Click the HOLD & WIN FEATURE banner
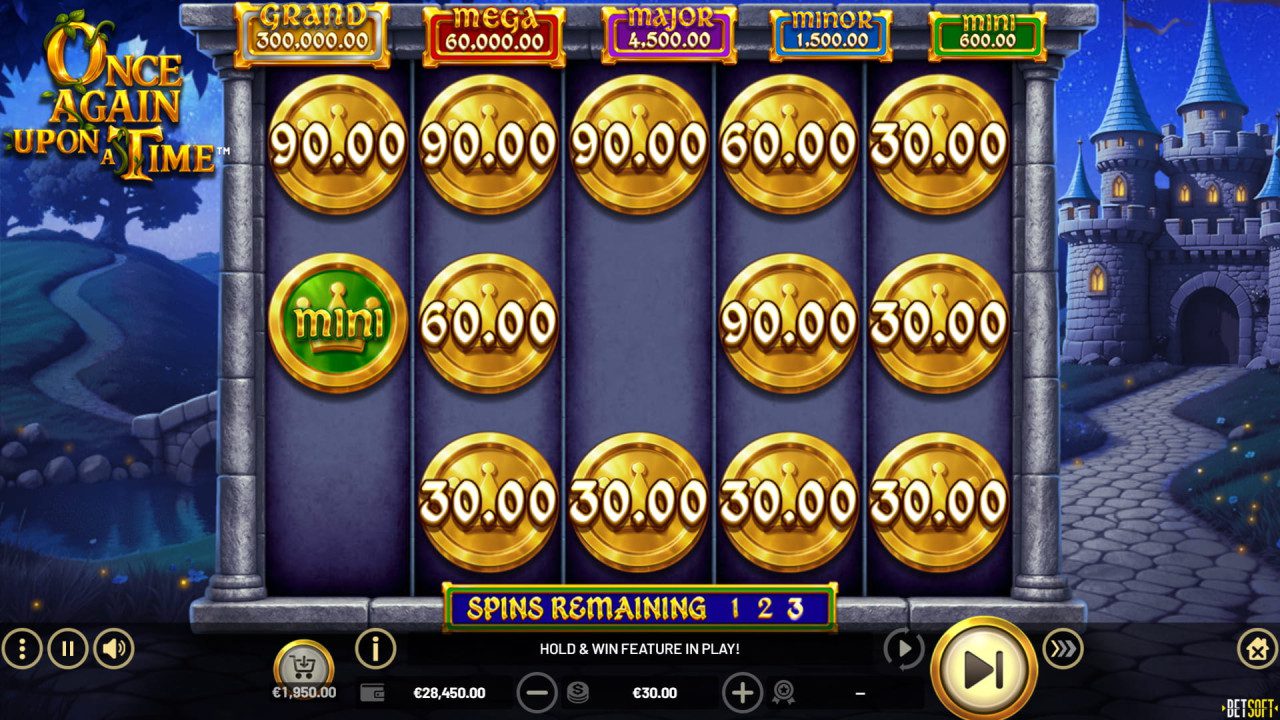This screenshot has width=1280, height=720. [x=640, y=647]
